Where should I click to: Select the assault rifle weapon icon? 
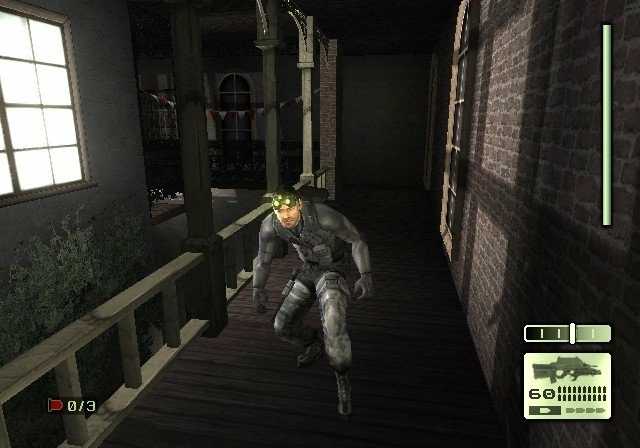tap(566, 369)
